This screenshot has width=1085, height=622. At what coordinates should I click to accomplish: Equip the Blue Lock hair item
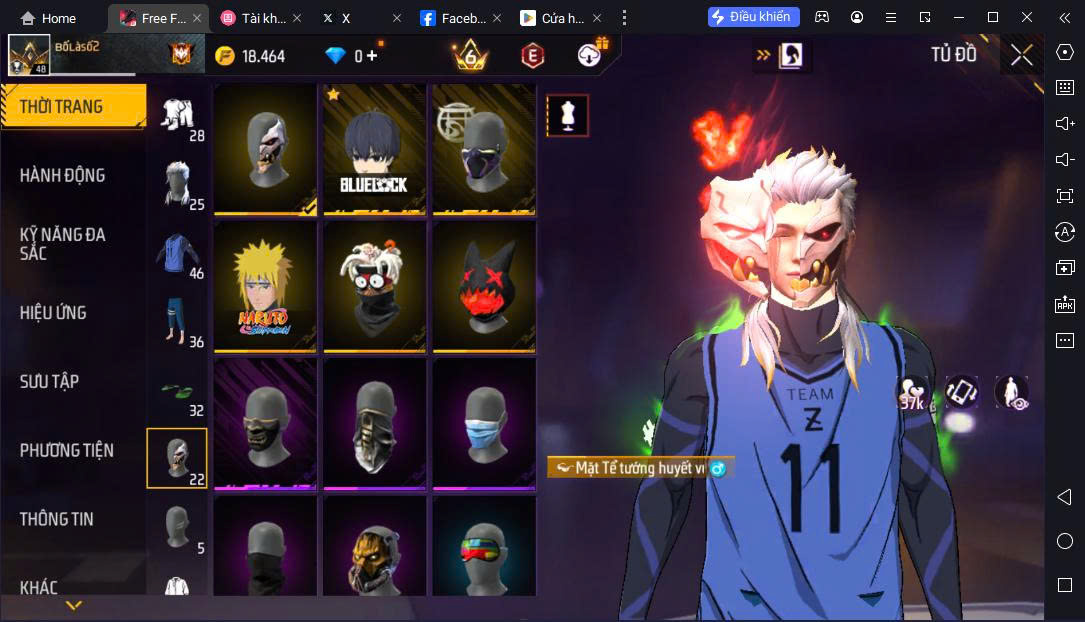tap(376, 149)
